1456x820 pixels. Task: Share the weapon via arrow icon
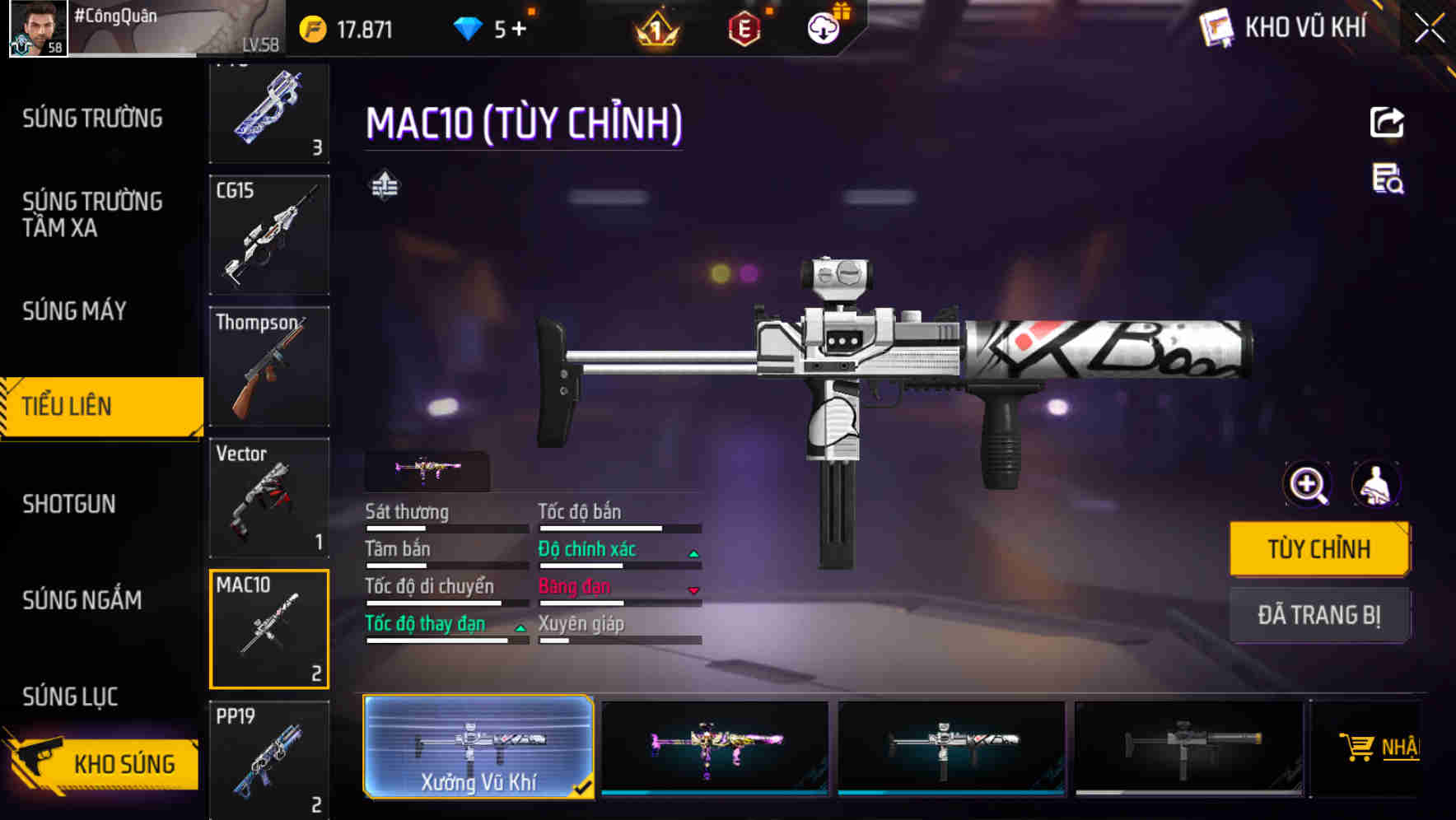tap(1387, 123)
